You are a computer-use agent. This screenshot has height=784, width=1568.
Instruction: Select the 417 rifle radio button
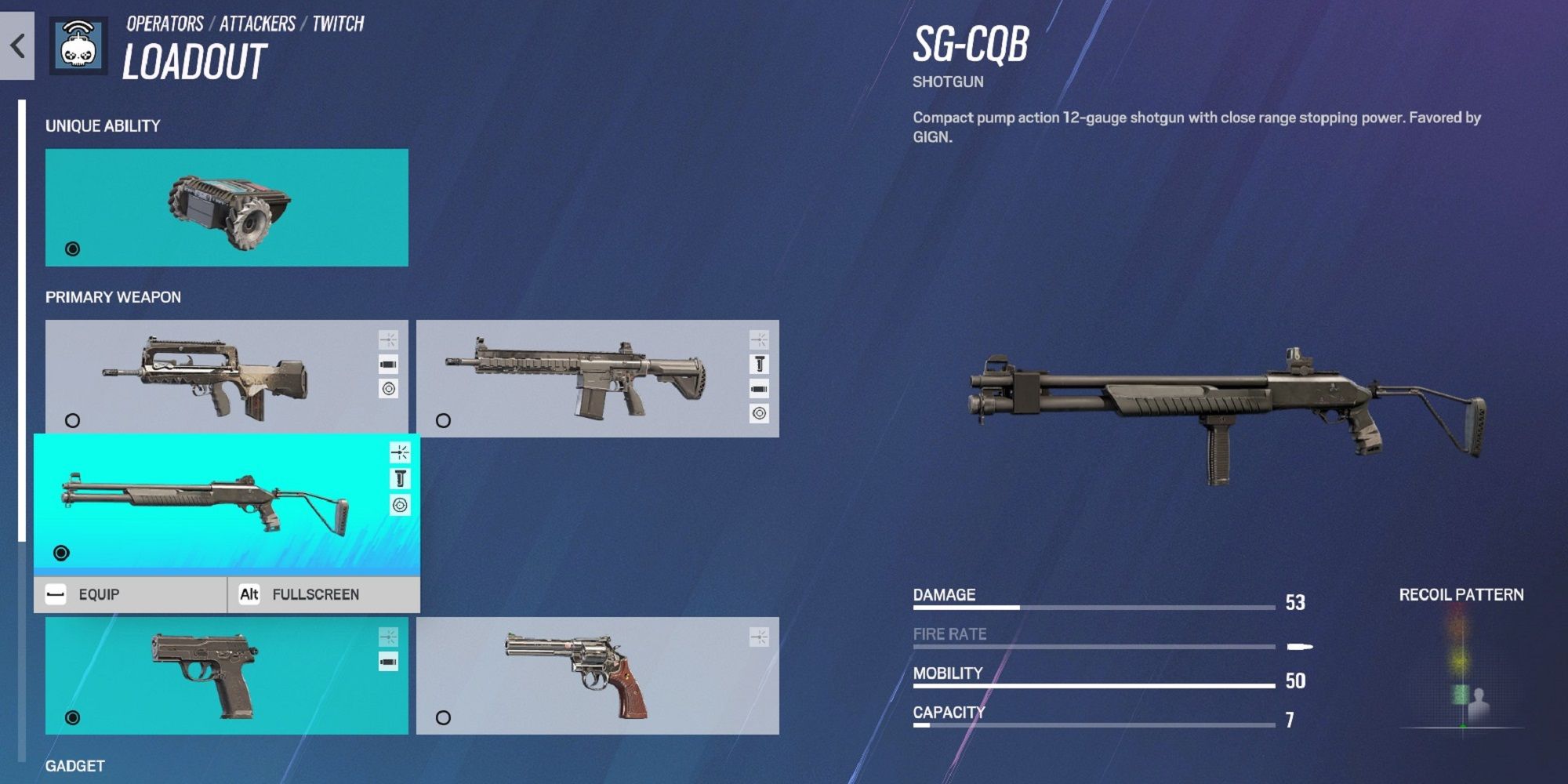[x=445, y=421]
